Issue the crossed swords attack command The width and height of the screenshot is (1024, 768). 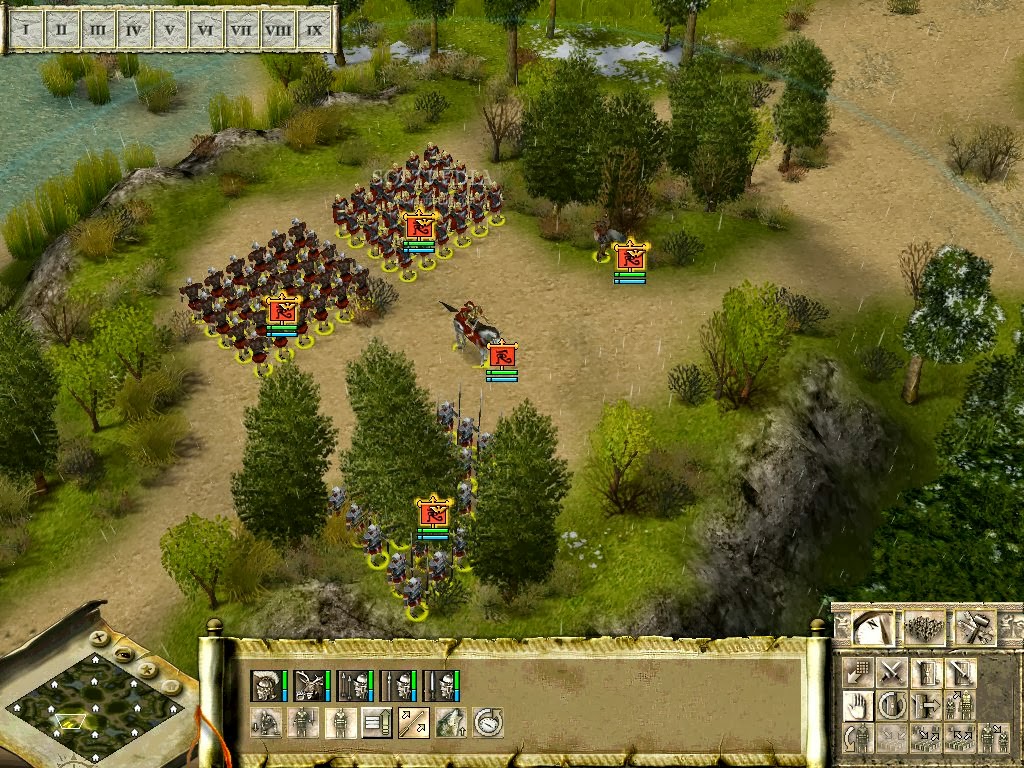892,671
